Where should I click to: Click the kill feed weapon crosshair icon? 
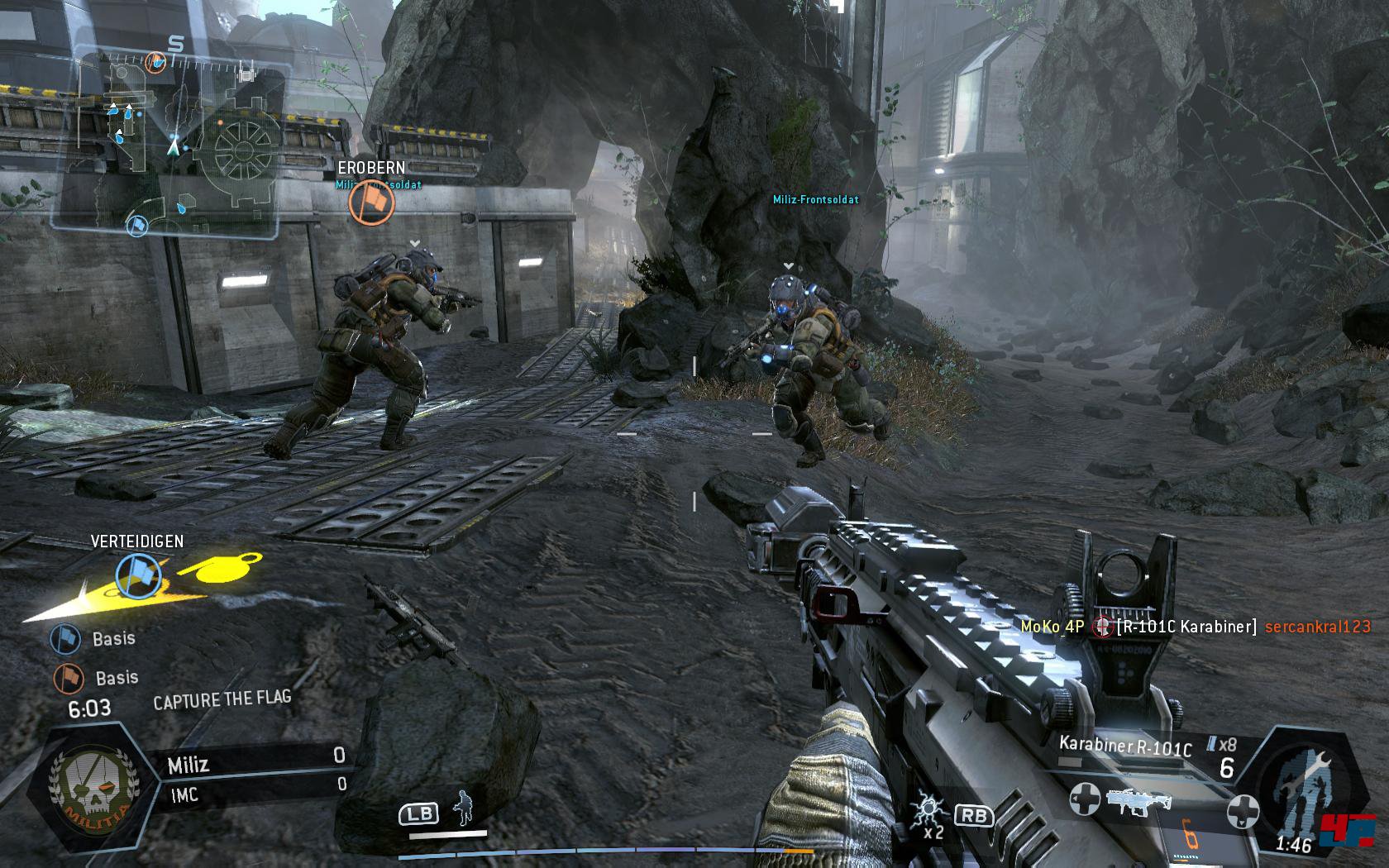(1102, 627)
